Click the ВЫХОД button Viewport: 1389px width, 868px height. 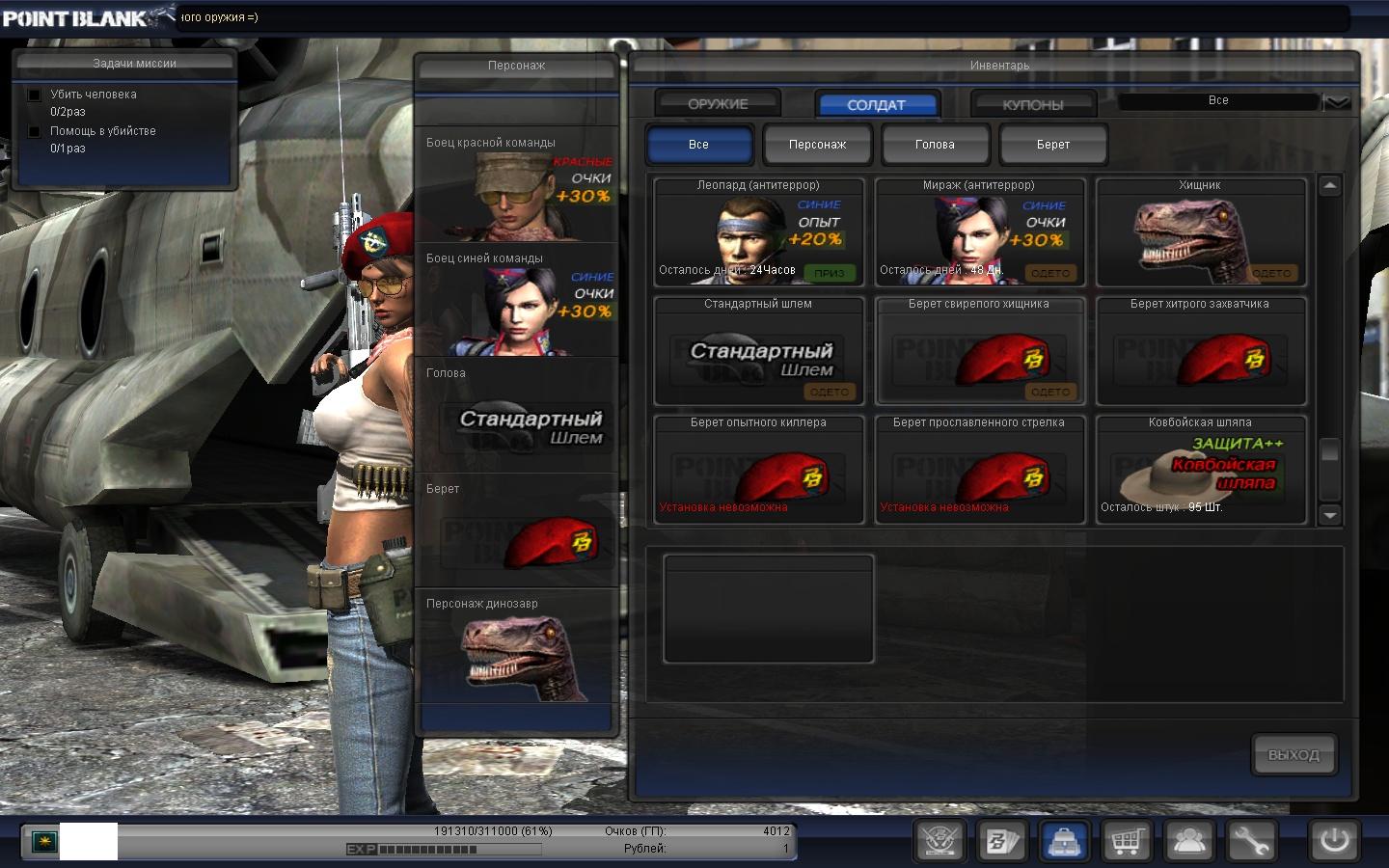[x=1294, y=755]
